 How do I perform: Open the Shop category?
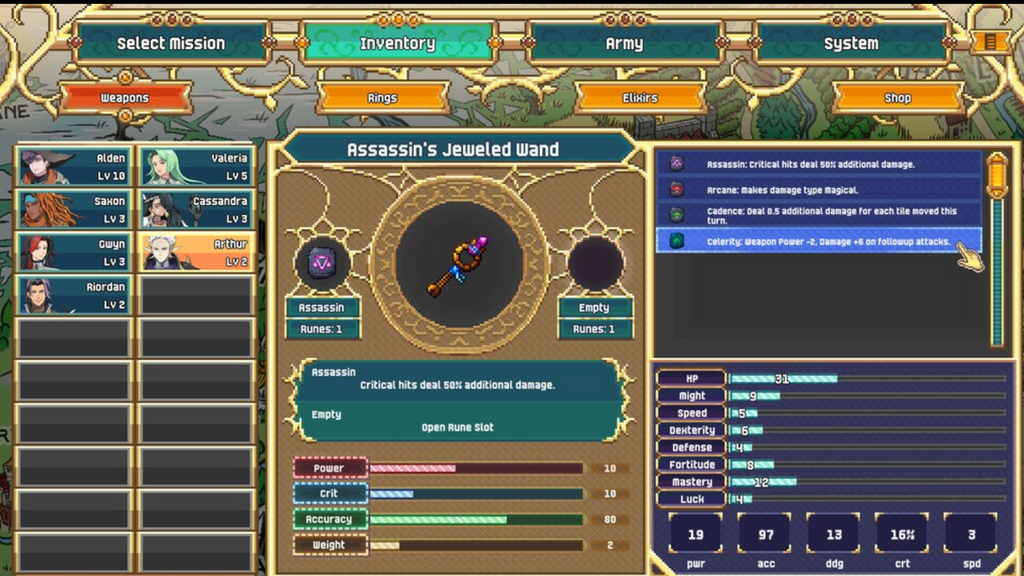(897, 98)
